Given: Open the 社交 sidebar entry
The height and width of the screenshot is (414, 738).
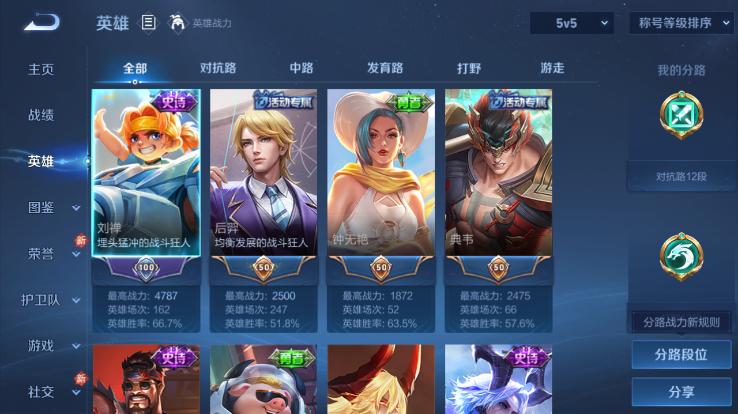Looking at the screenshot, I should click(x=41, y=391).
